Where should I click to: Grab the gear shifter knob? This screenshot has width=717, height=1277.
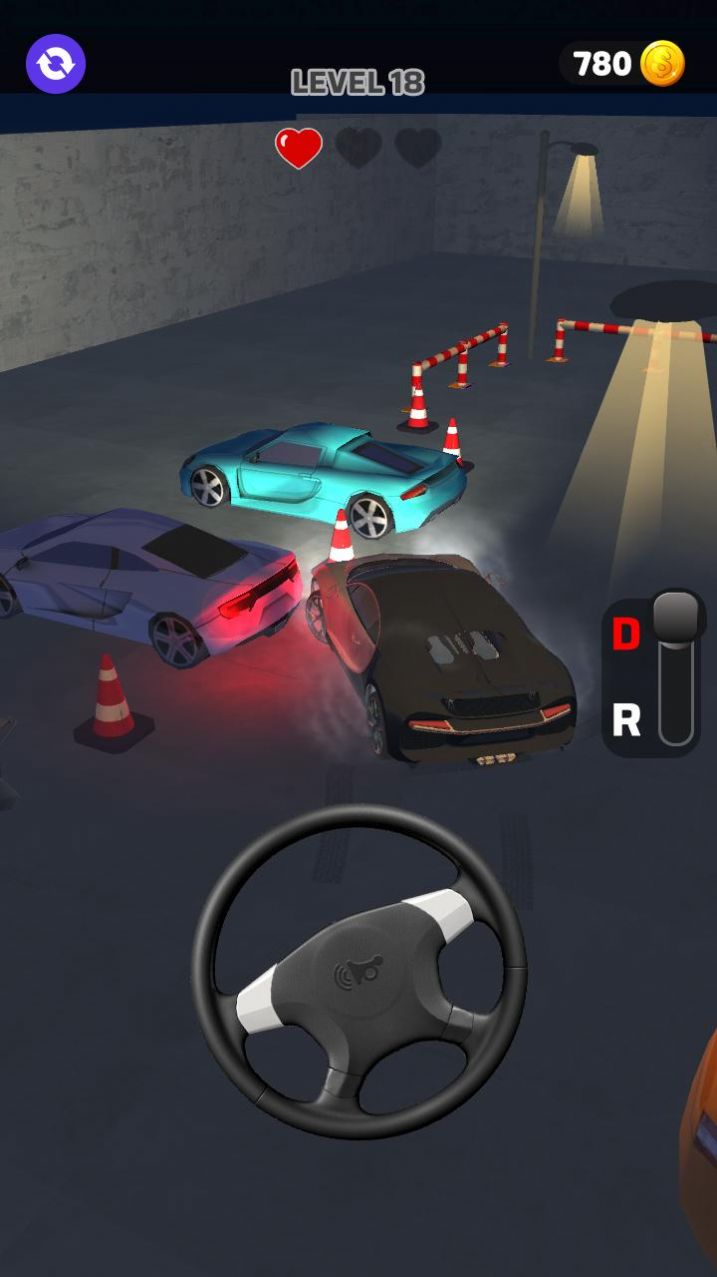tap(676, 614)
